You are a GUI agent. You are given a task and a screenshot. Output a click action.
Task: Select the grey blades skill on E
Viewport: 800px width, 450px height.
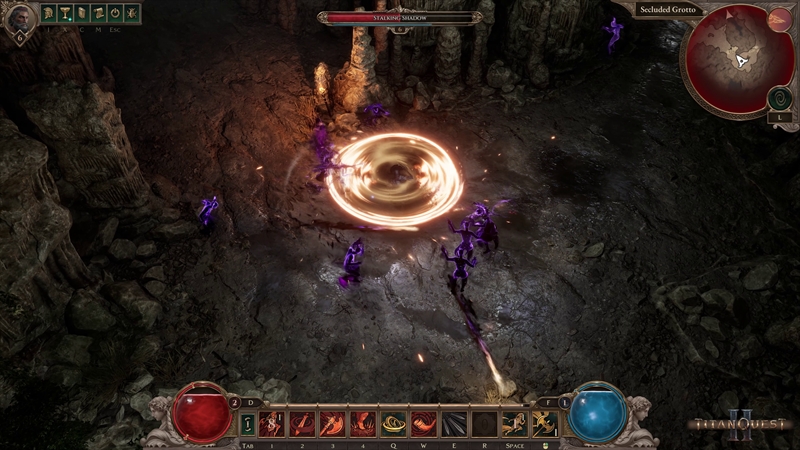click(x=454, y=423)
